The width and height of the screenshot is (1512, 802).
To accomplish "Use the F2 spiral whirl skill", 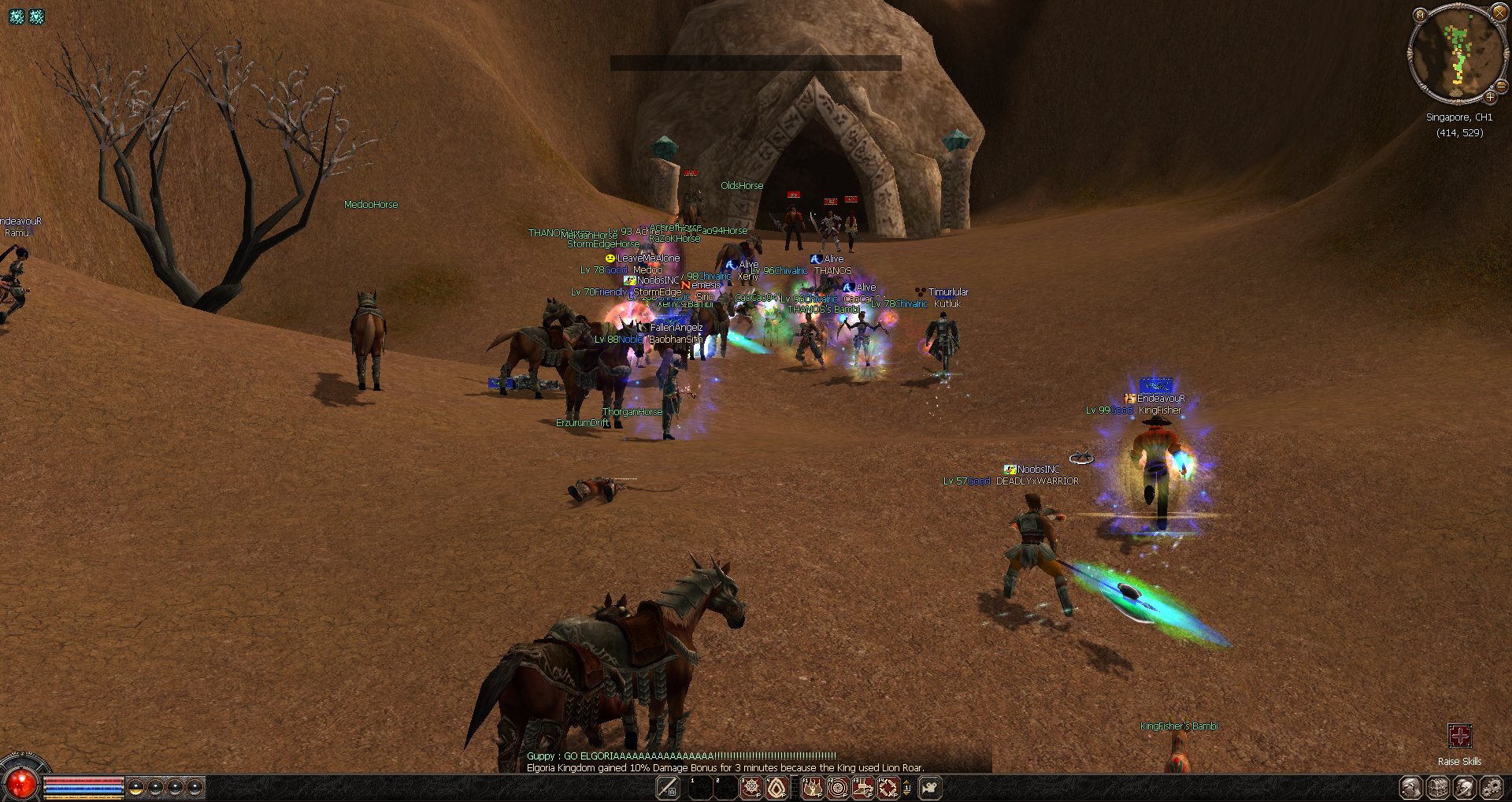I will click(837, 787).
